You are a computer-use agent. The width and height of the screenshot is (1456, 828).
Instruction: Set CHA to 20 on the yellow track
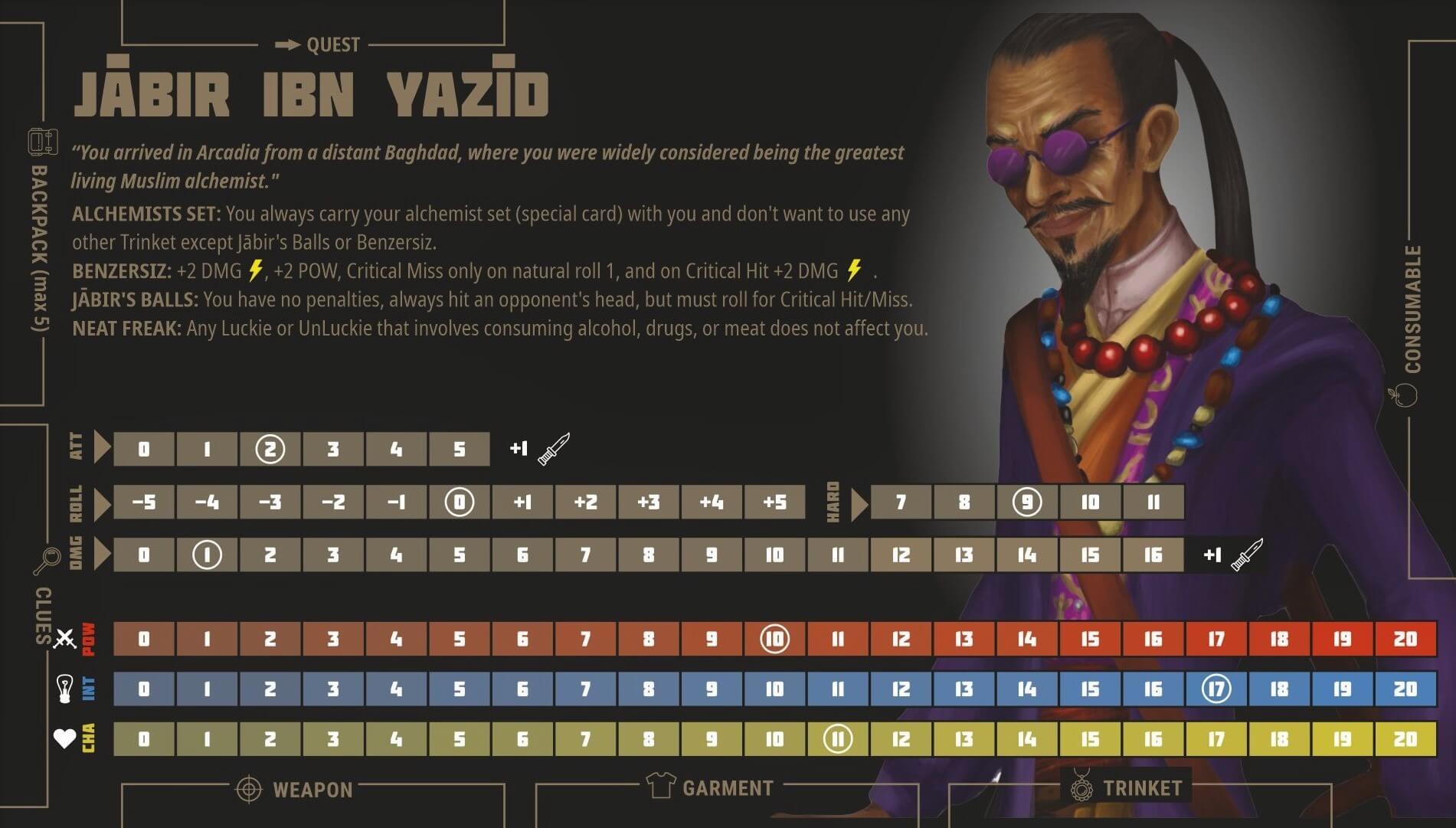pos(1405,739)
